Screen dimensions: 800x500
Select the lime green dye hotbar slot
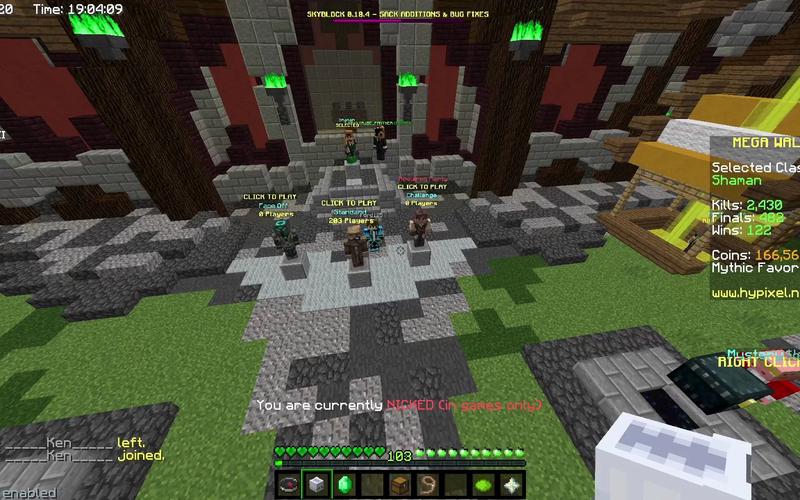coord(484,485)
